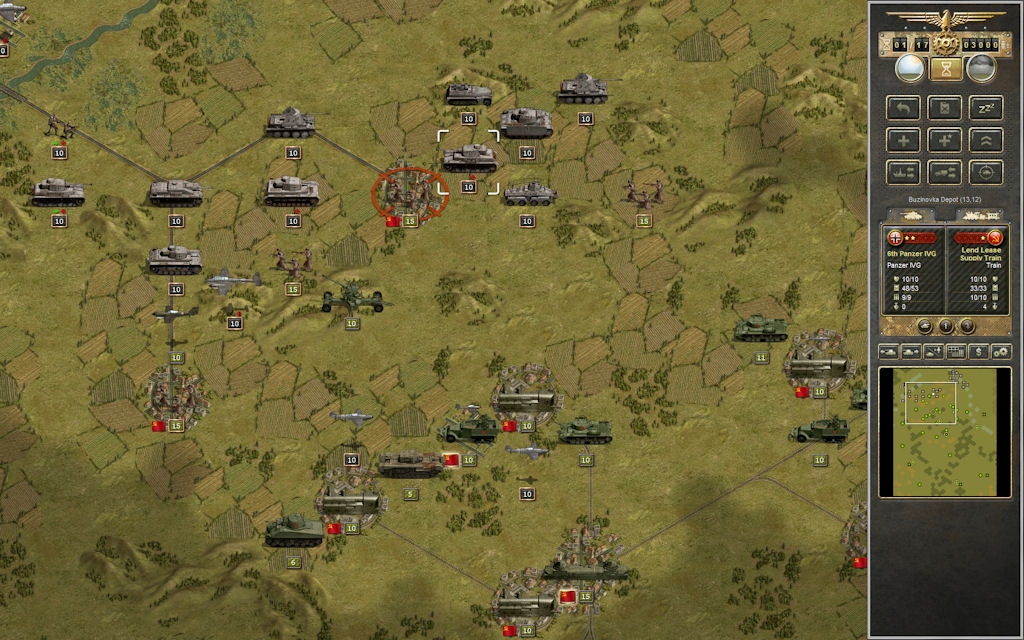Viewport: 1024px width, 640px height.
Task: Click the ship with swap arrows button
Action: 903,171
